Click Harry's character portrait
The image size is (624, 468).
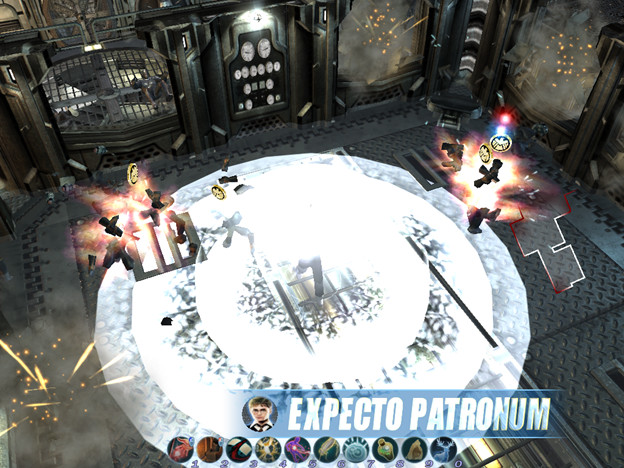[x=259, y=411]
